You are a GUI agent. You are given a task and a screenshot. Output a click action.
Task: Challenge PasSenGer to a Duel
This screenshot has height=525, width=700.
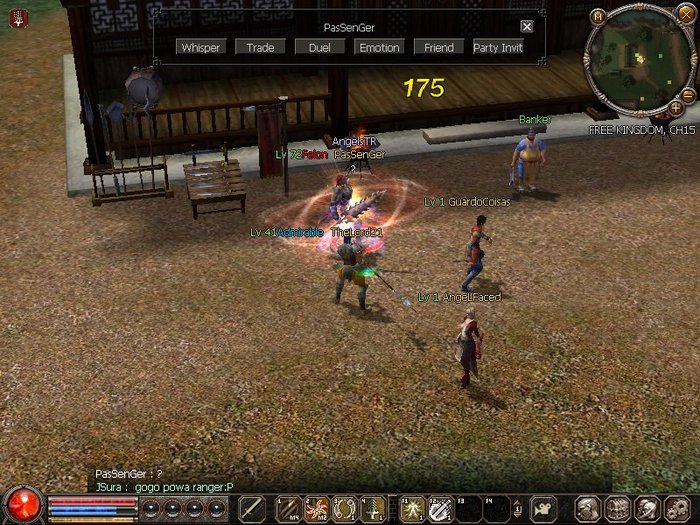coord(319,47)
